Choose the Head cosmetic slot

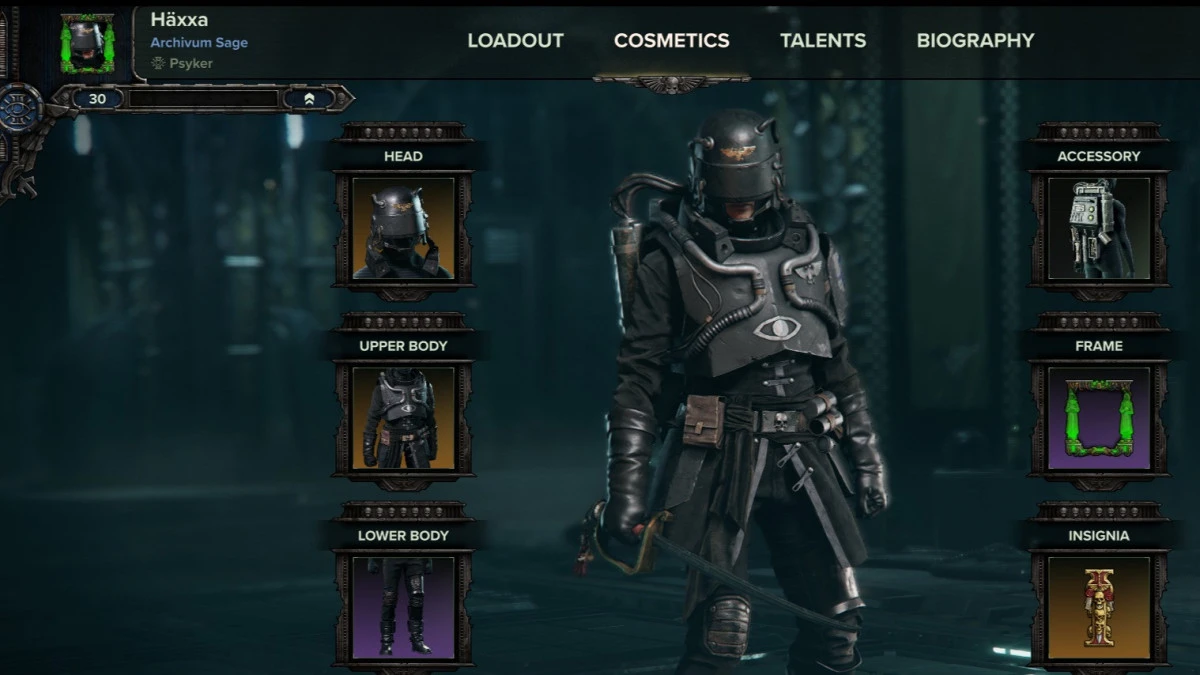403,228
